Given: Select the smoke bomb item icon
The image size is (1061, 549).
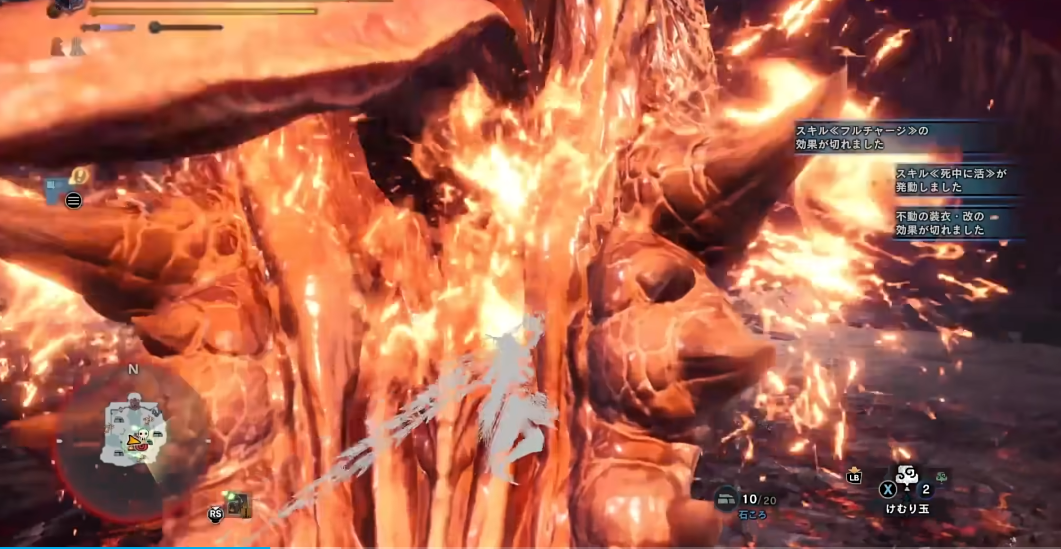Looking at the screenshot, I should [907, 476].
